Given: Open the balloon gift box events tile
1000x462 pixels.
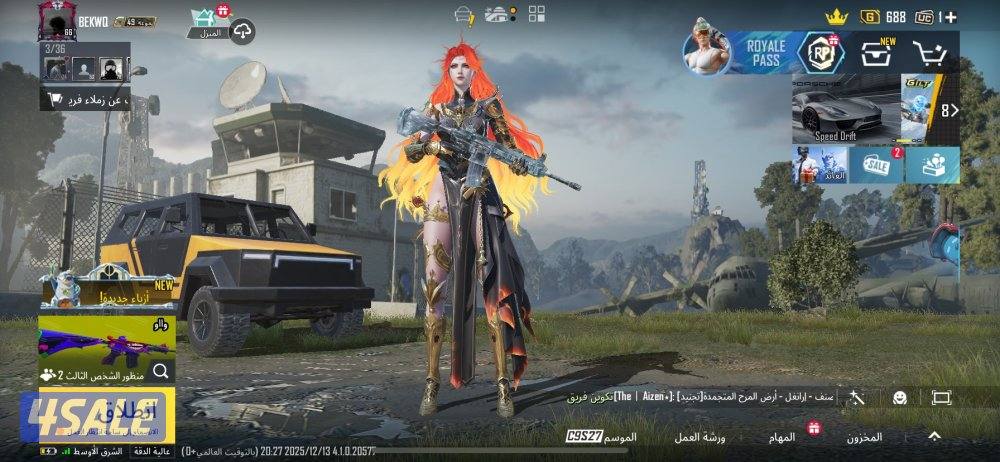Looking at the screenshot, I should (x=933, y=165).
